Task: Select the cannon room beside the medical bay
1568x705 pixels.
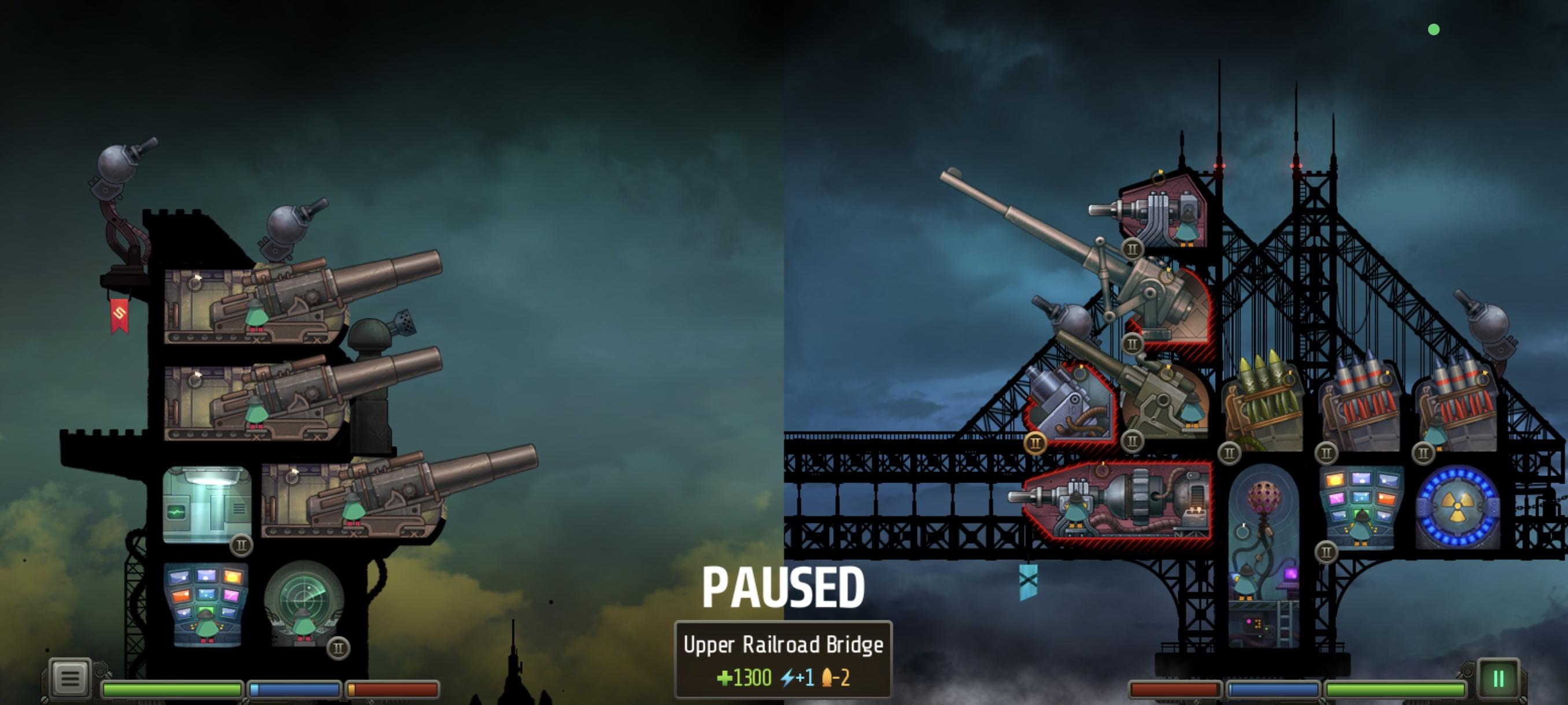Action: click(x=353, y=502)
